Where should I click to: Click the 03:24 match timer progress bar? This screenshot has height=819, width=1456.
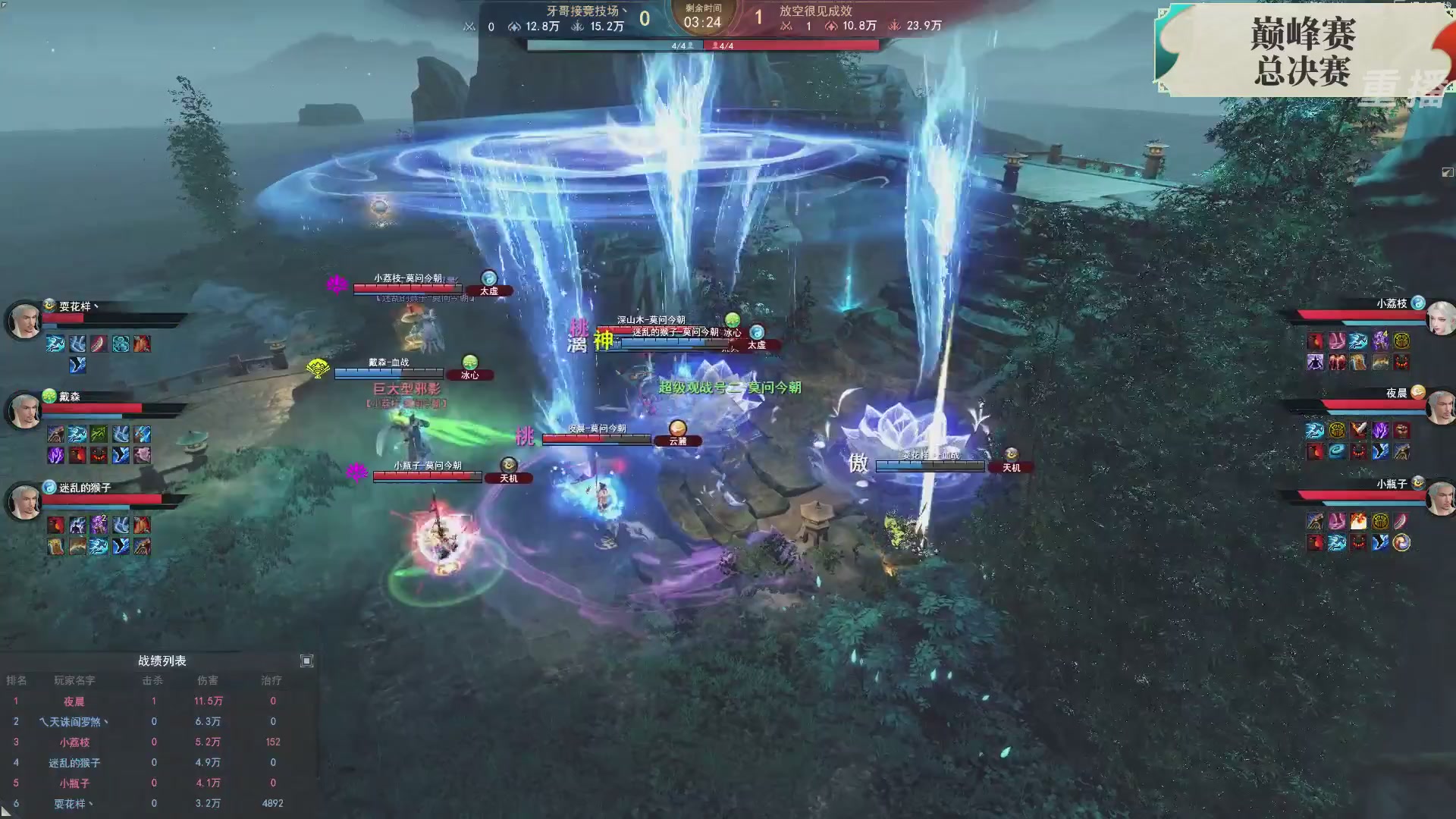[x=703, y=23]
